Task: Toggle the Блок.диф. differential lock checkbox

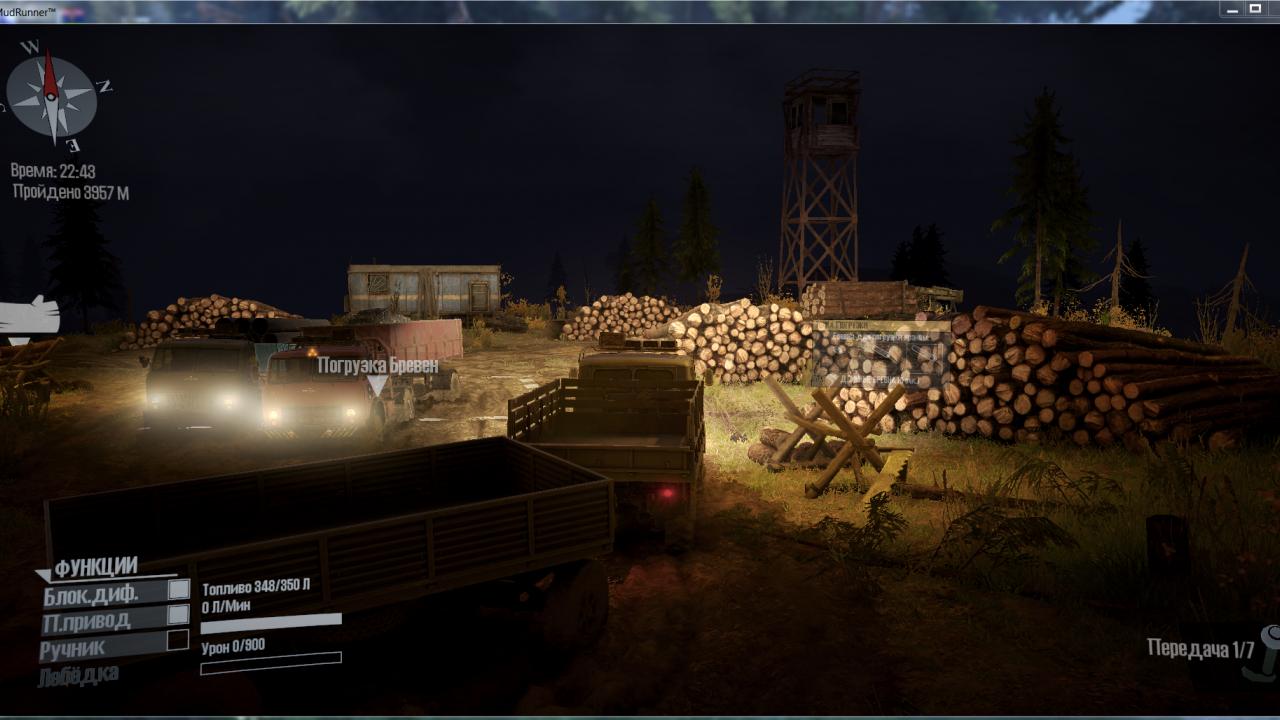Action: point(178,589)
